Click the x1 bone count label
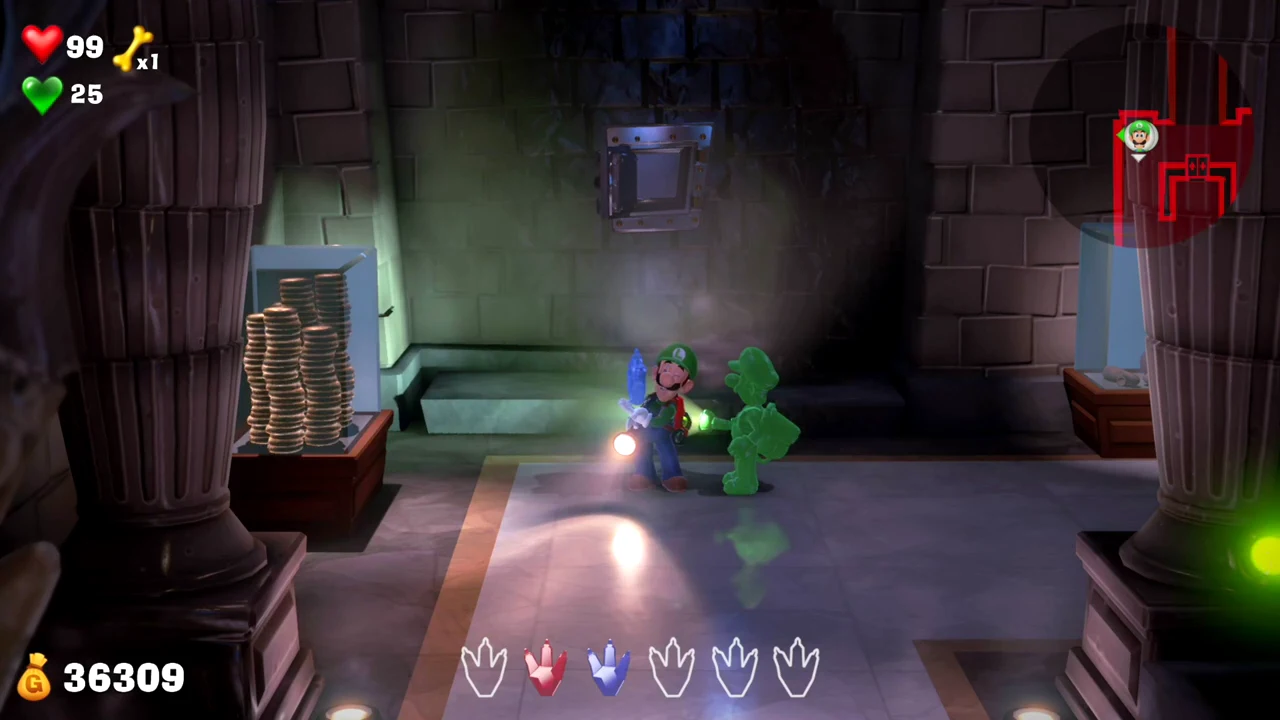This screenshot has width=1280, height=720. [149, 63]
